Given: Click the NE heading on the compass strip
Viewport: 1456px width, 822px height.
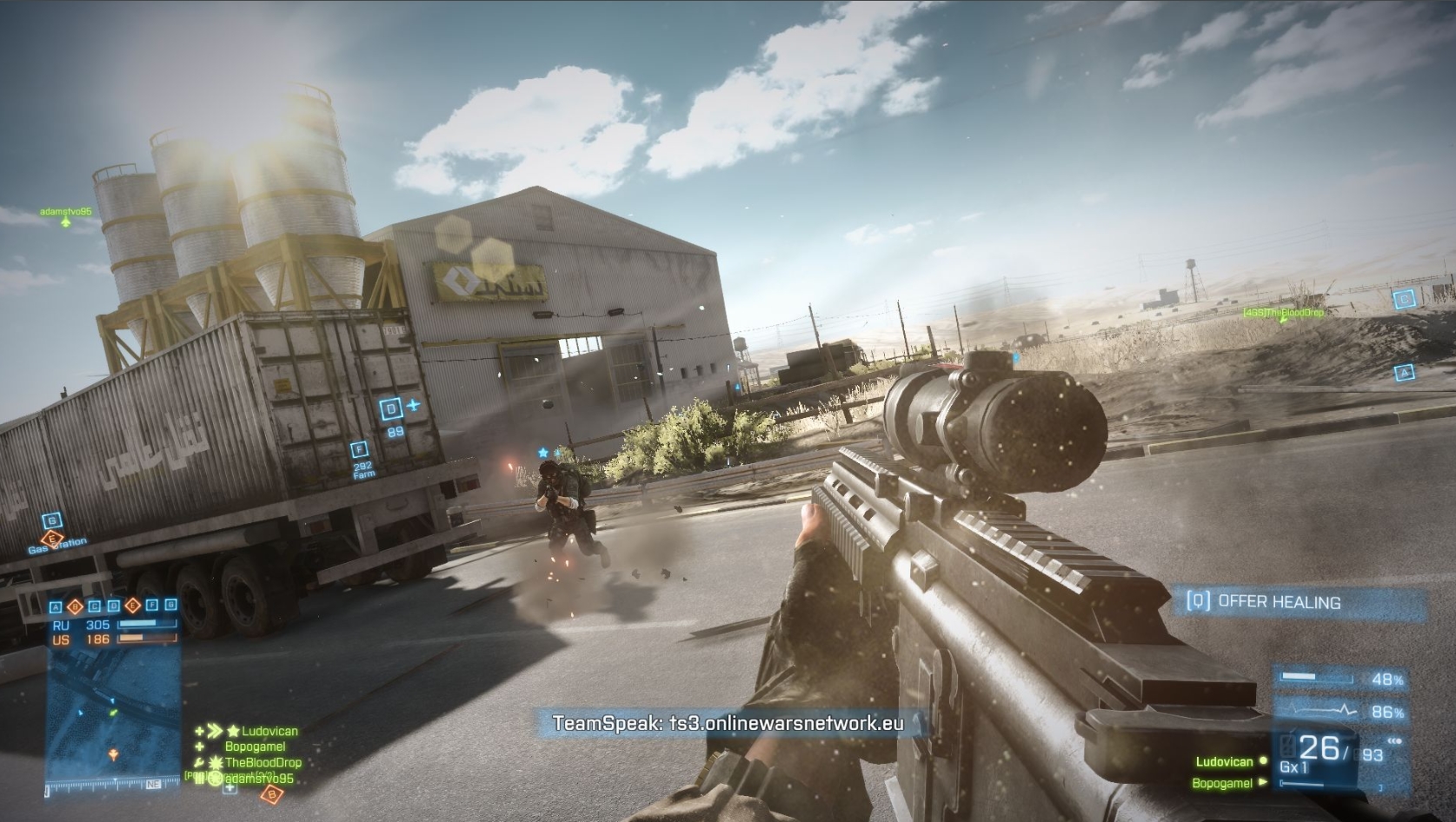Looking at the screenshot, I should (x=151, y=784).
